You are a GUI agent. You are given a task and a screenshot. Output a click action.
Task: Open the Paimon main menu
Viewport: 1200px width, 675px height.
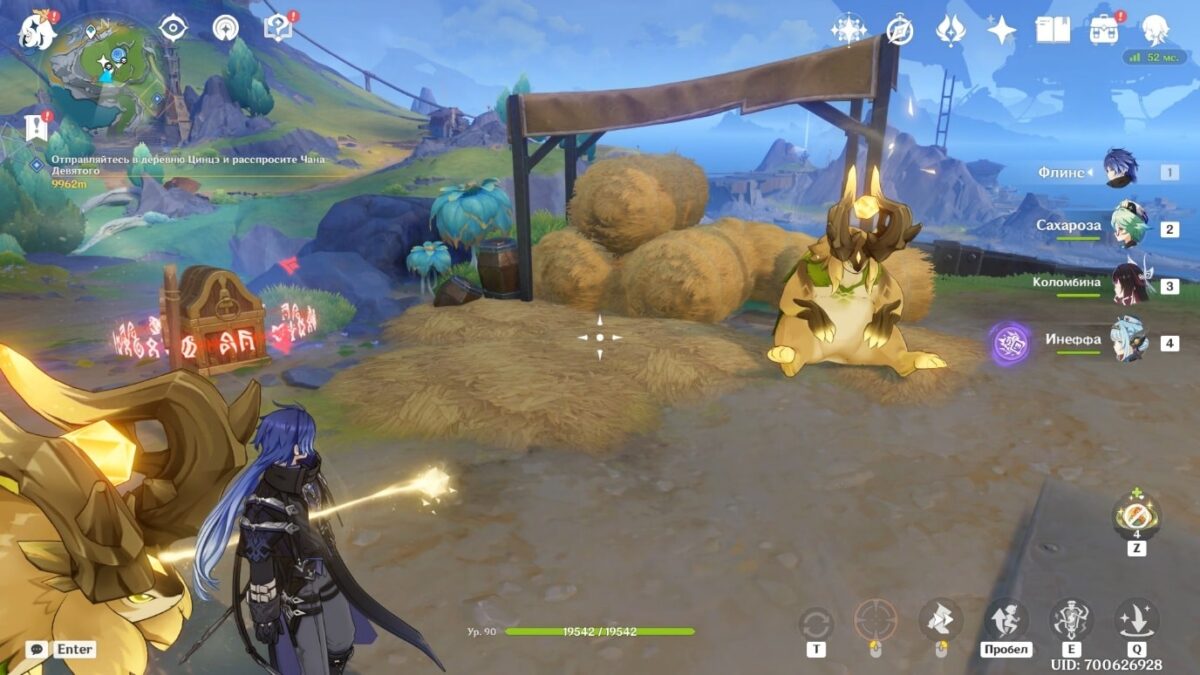tap(37, 30)
